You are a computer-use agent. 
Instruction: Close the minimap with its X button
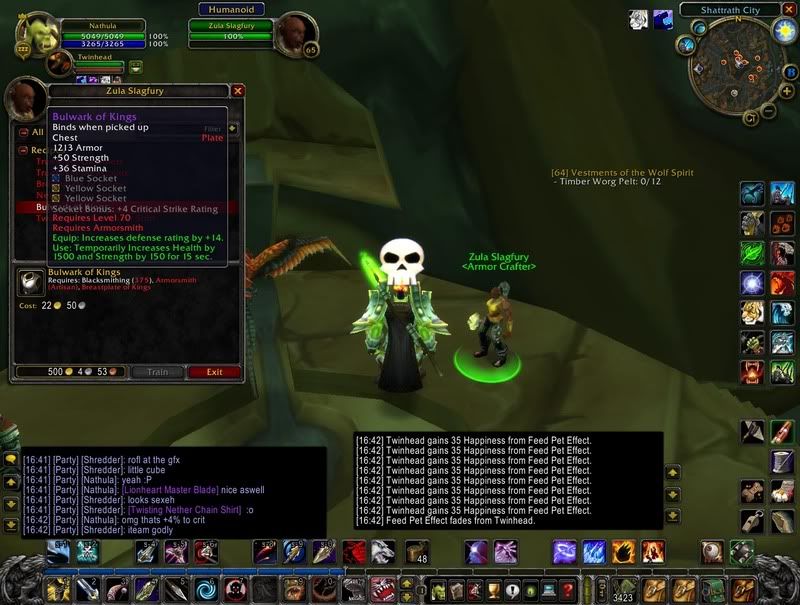point(791,10)
